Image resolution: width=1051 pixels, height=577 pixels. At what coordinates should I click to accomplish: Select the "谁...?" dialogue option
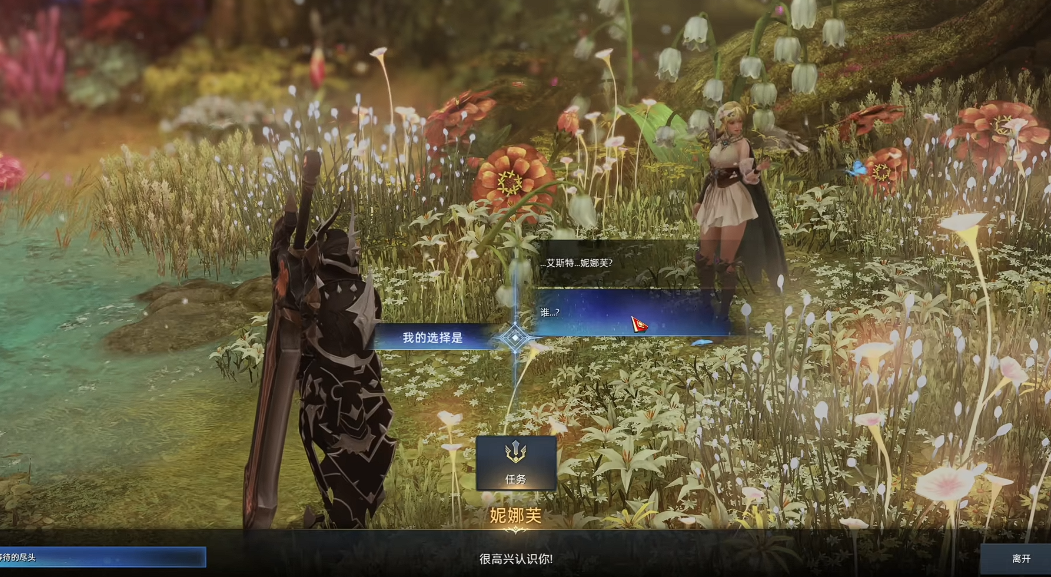click(630, 313)
